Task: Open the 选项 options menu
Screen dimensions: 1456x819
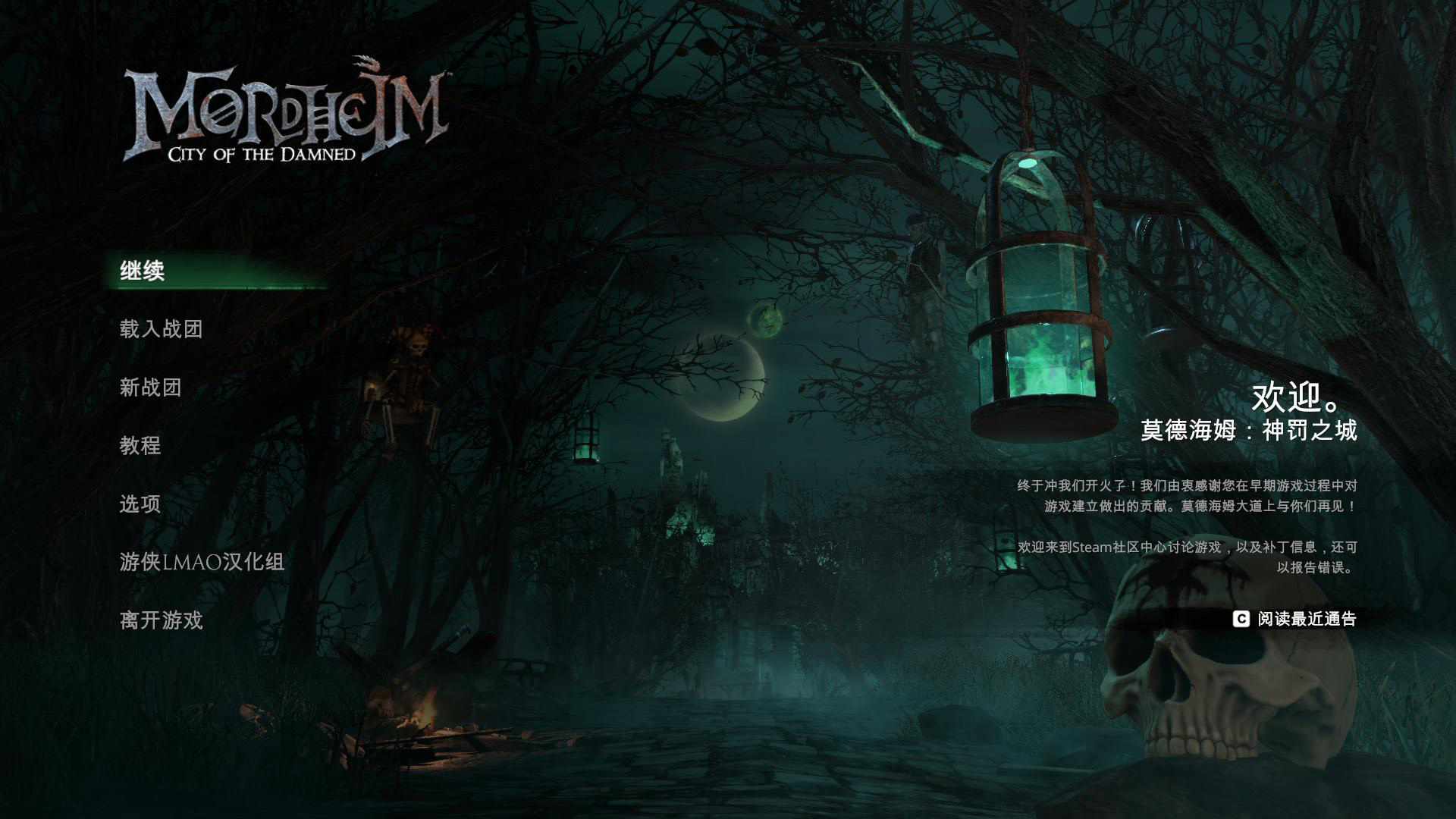Action: click(x=140, y=504)
